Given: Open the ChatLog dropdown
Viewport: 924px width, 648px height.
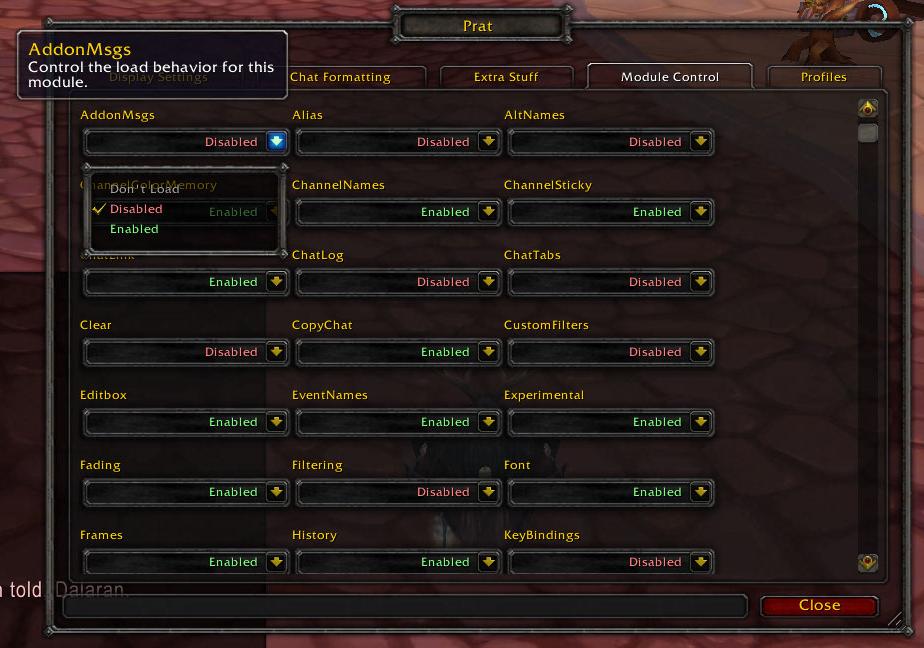Looking at the screenshot, I should [488, 282].
